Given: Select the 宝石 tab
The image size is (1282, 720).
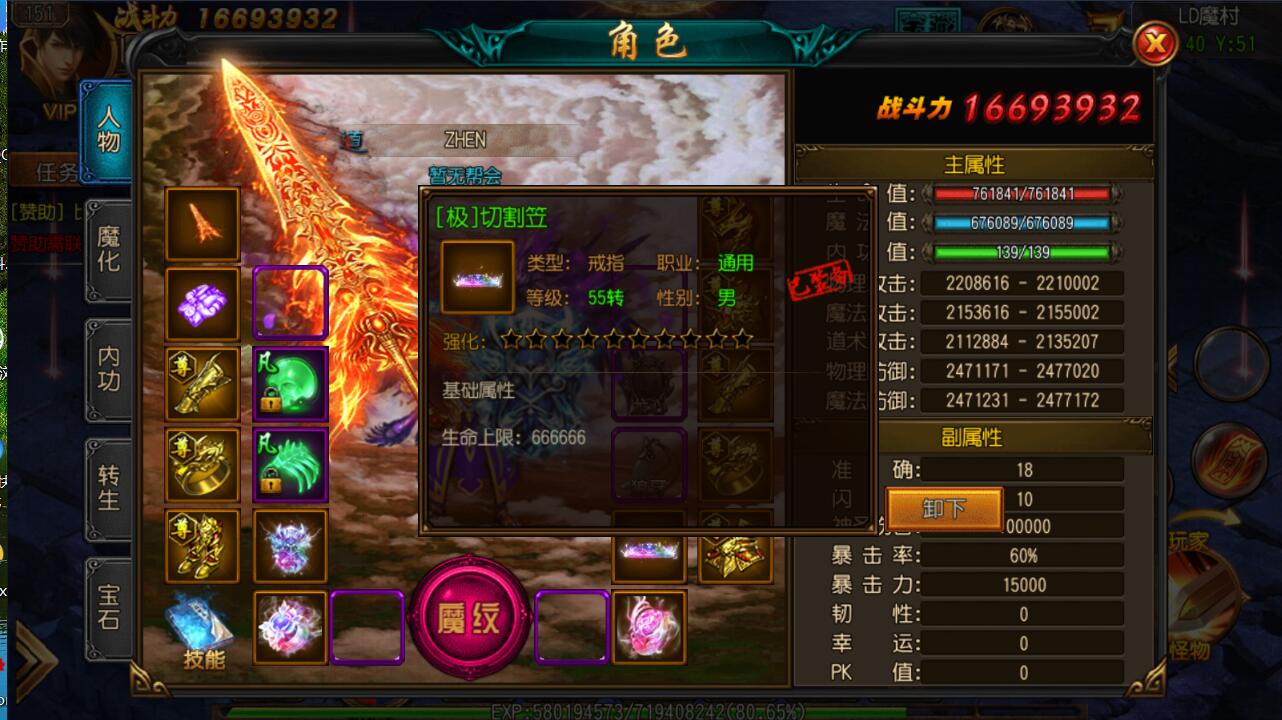Looking at the screenshot, I should pos(108,607).
